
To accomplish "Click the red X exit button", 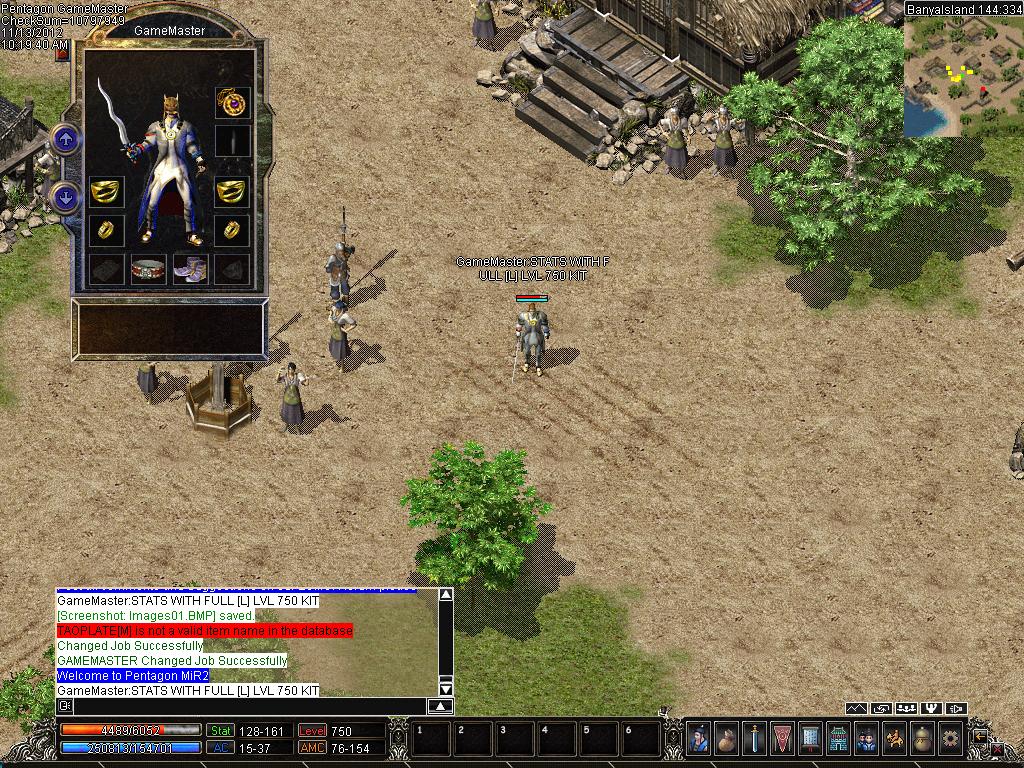I will point(997,748).
